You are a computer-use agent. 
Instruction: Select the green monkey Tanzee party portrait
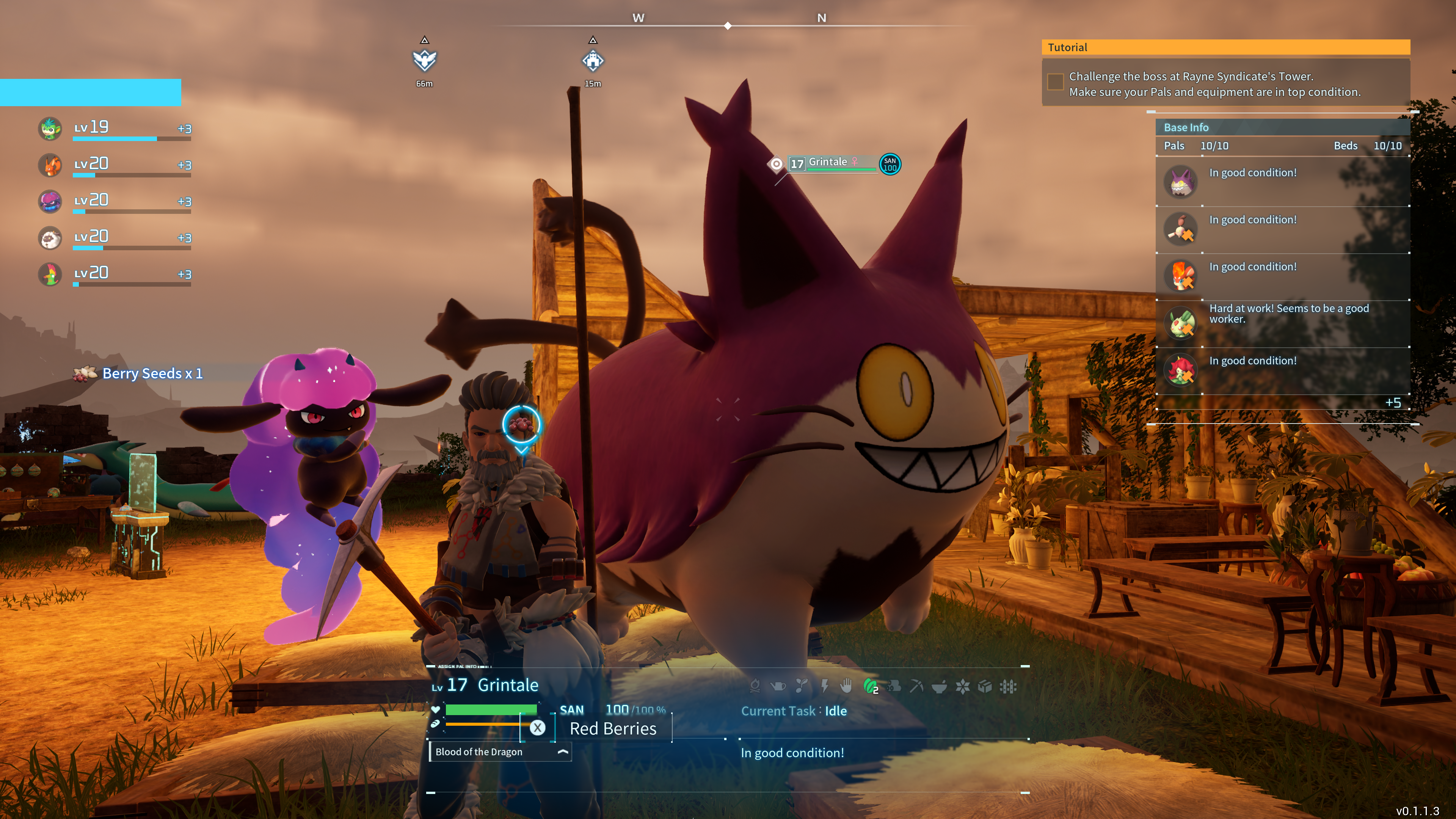[x=50, y=128]
